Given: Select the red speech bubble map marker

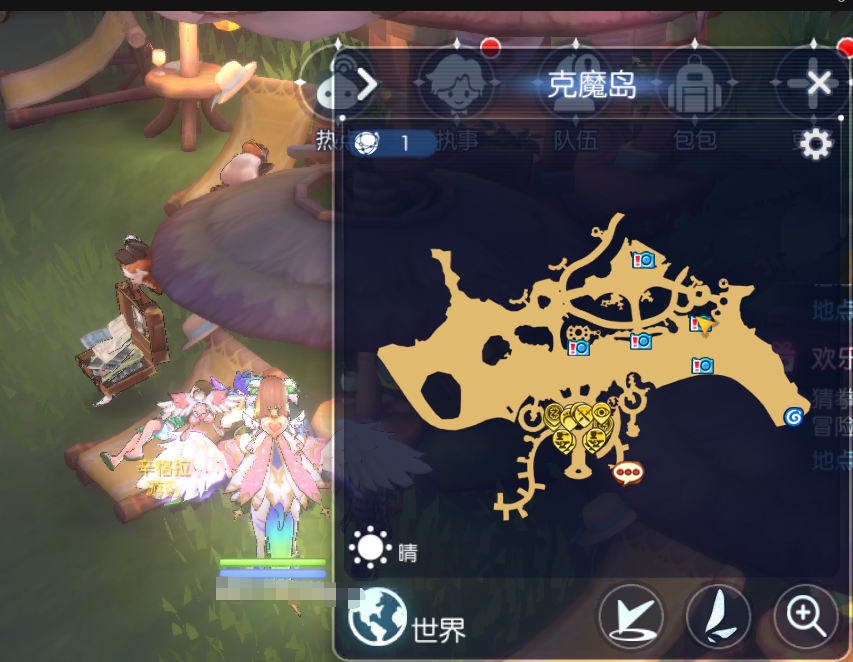Looking at the screenshot, I should click(627, 472).
